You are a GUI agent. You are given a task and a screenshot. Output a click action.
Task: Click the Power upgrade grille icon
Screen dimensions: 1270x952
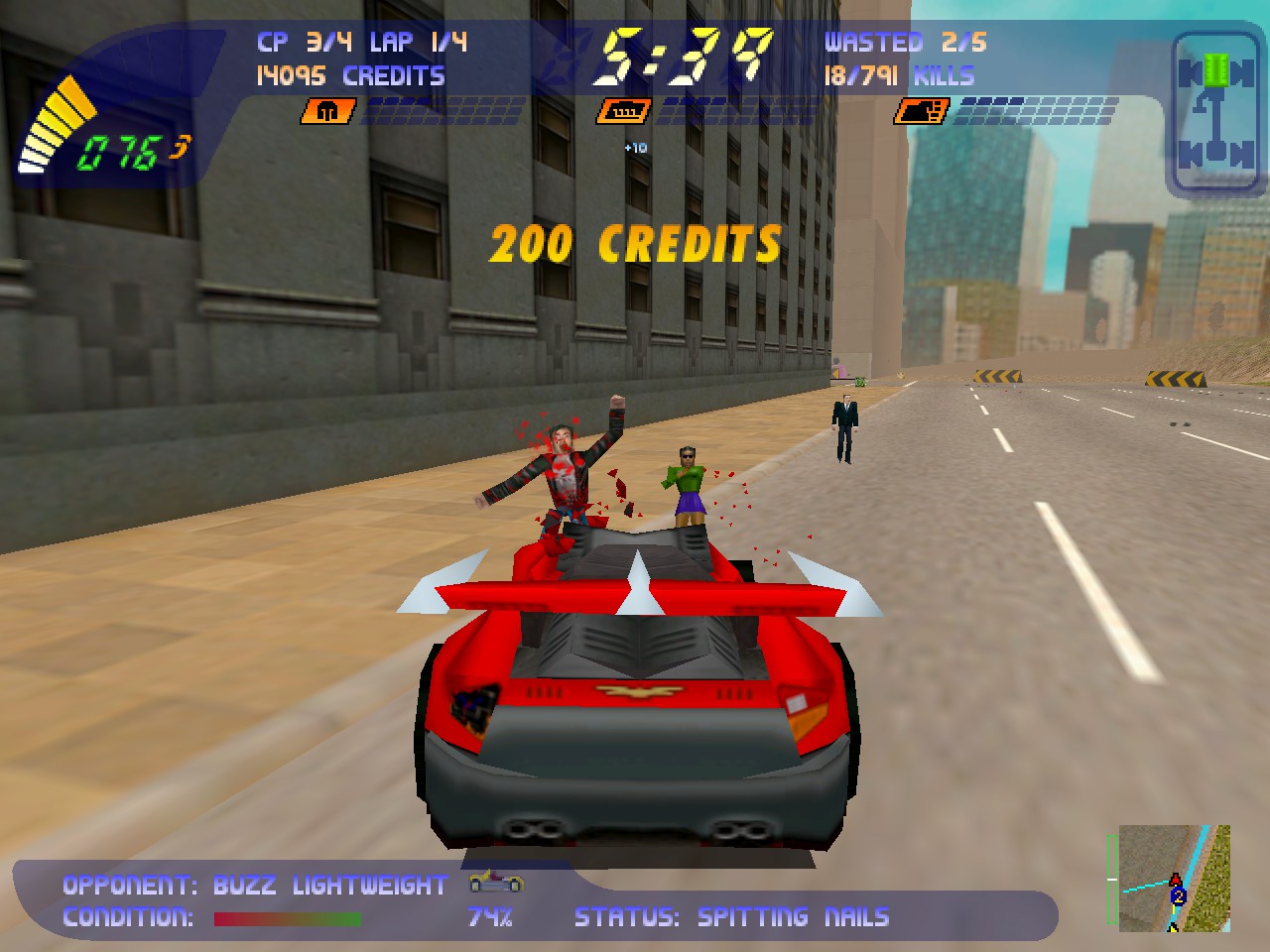click(623, 111)
